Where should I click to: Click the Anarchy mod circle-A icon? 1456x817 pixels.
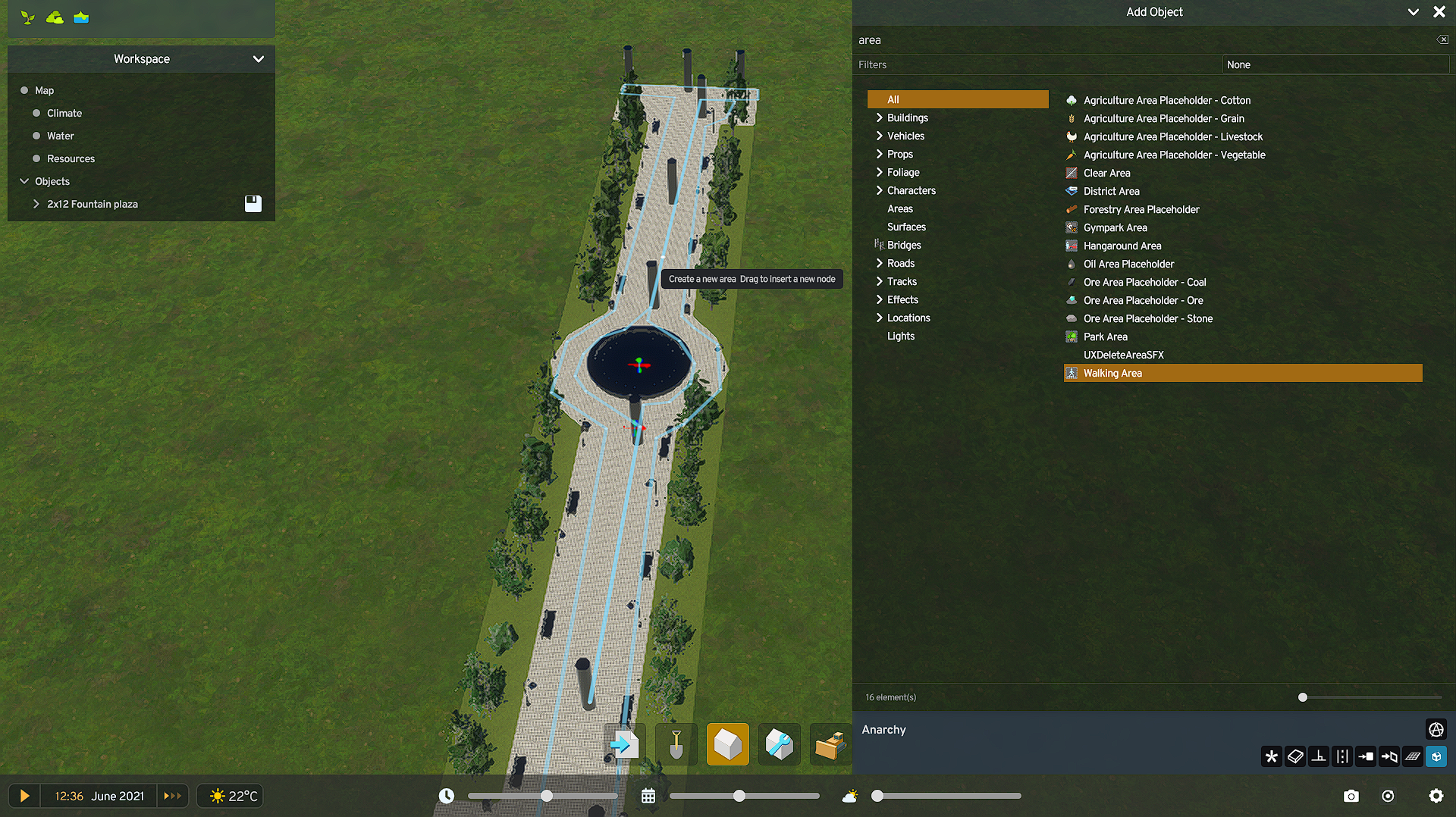coord(1436,729)
